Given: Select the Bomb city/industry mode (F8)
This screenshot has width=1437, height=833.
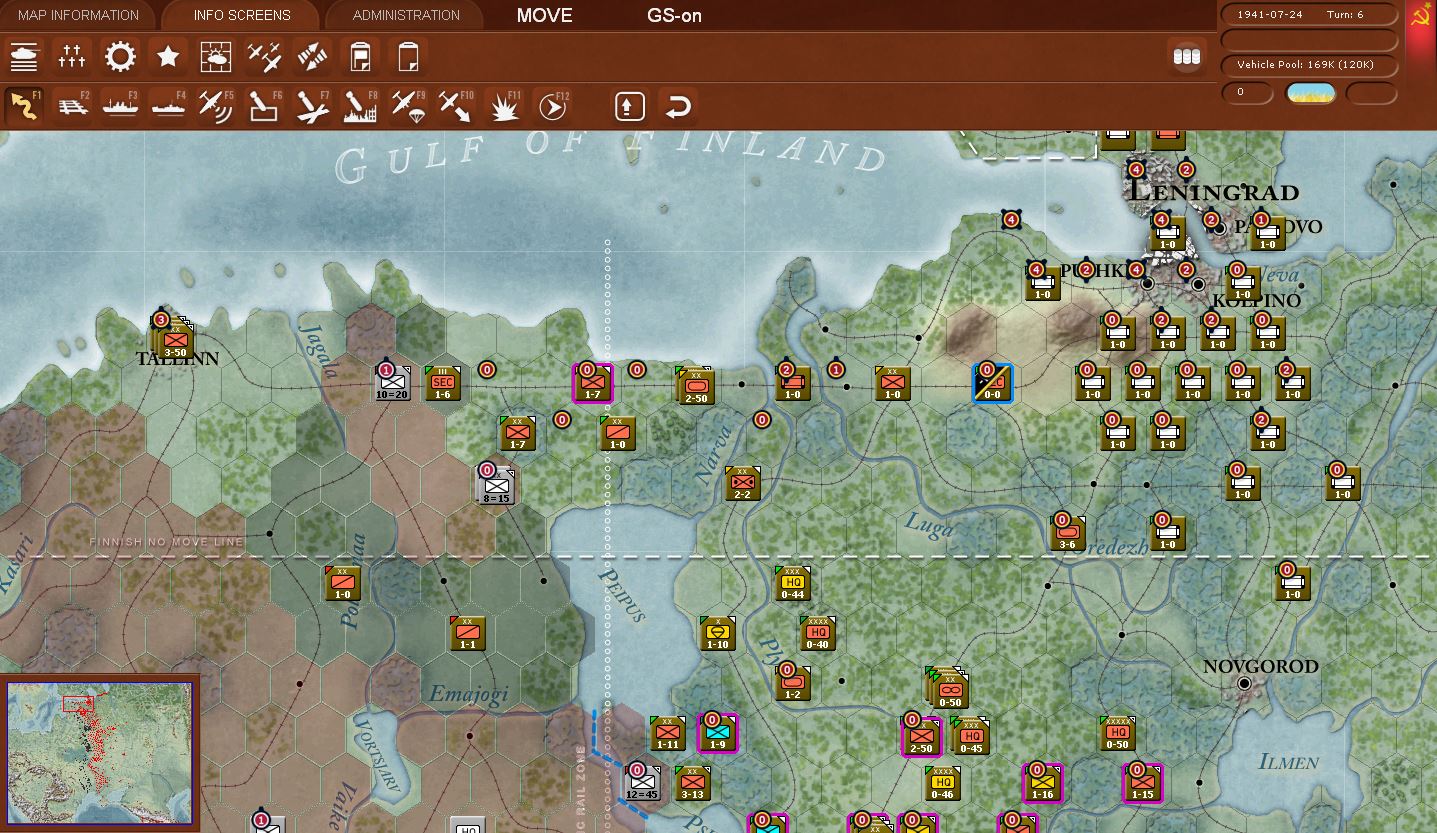Looking at the screenshot, I should point(360,105).
